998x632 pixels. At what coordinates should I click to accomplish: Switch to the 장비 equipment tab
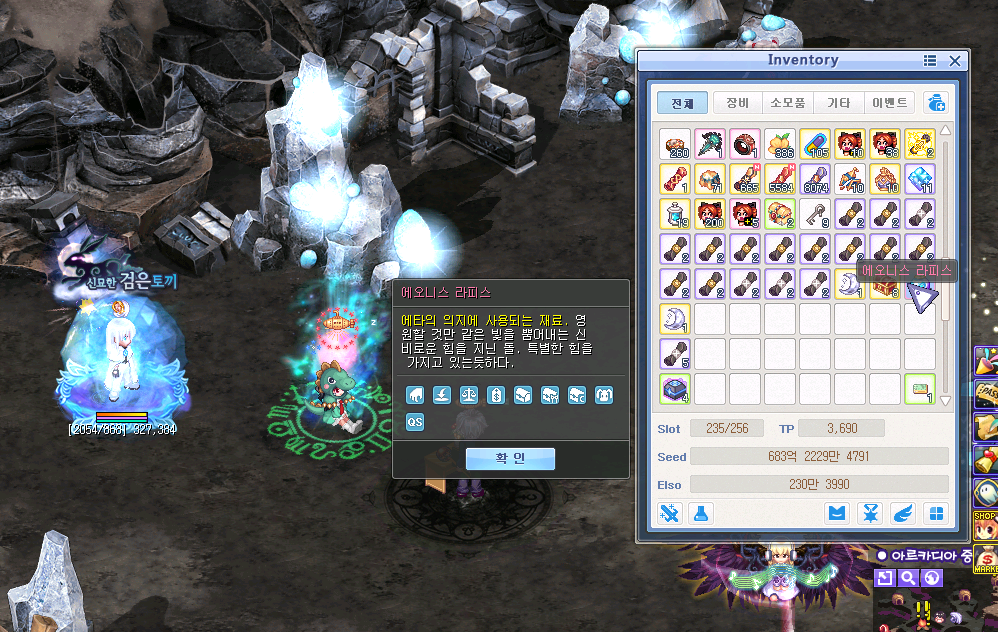[x=738, y=103]
